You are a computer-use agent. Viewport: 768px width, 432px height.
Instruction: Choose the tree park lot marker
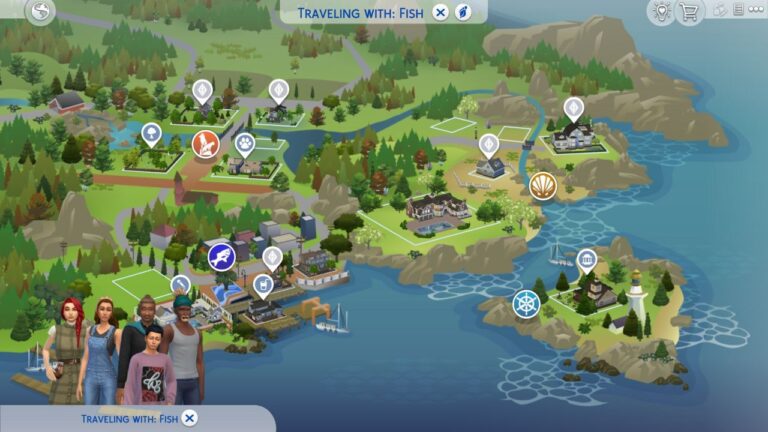151,132
